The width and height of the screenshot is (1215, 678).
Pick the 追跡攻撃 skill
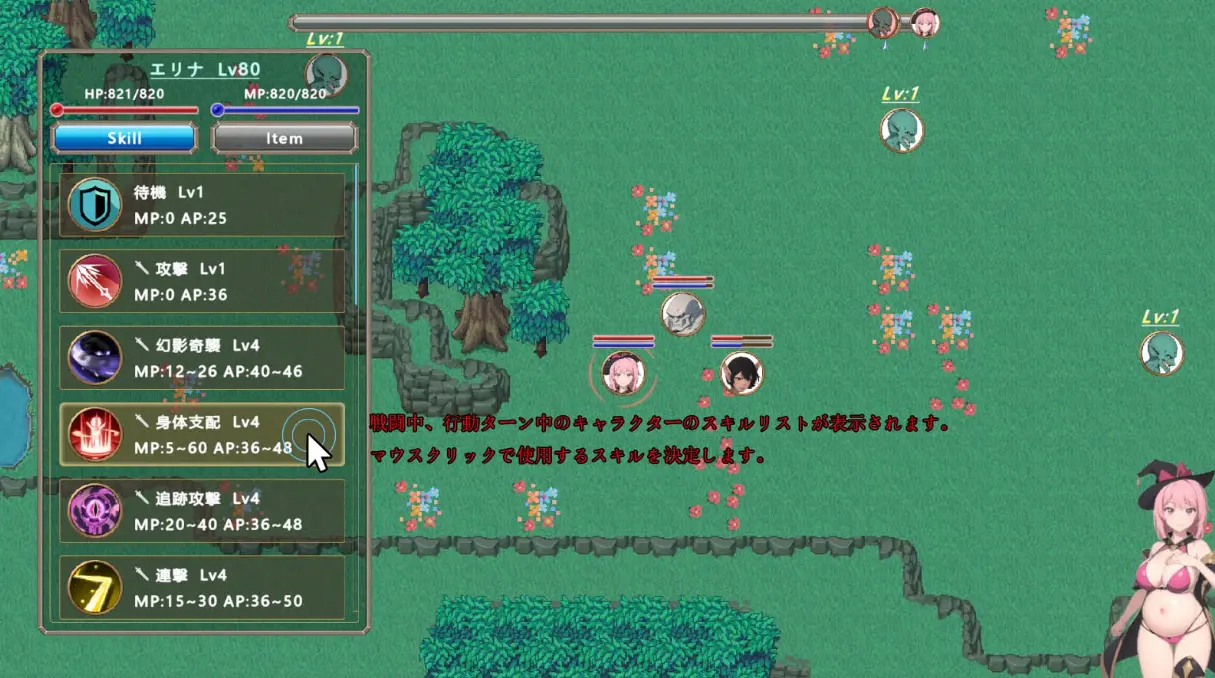pyautogui.click(x=202, y=511)
